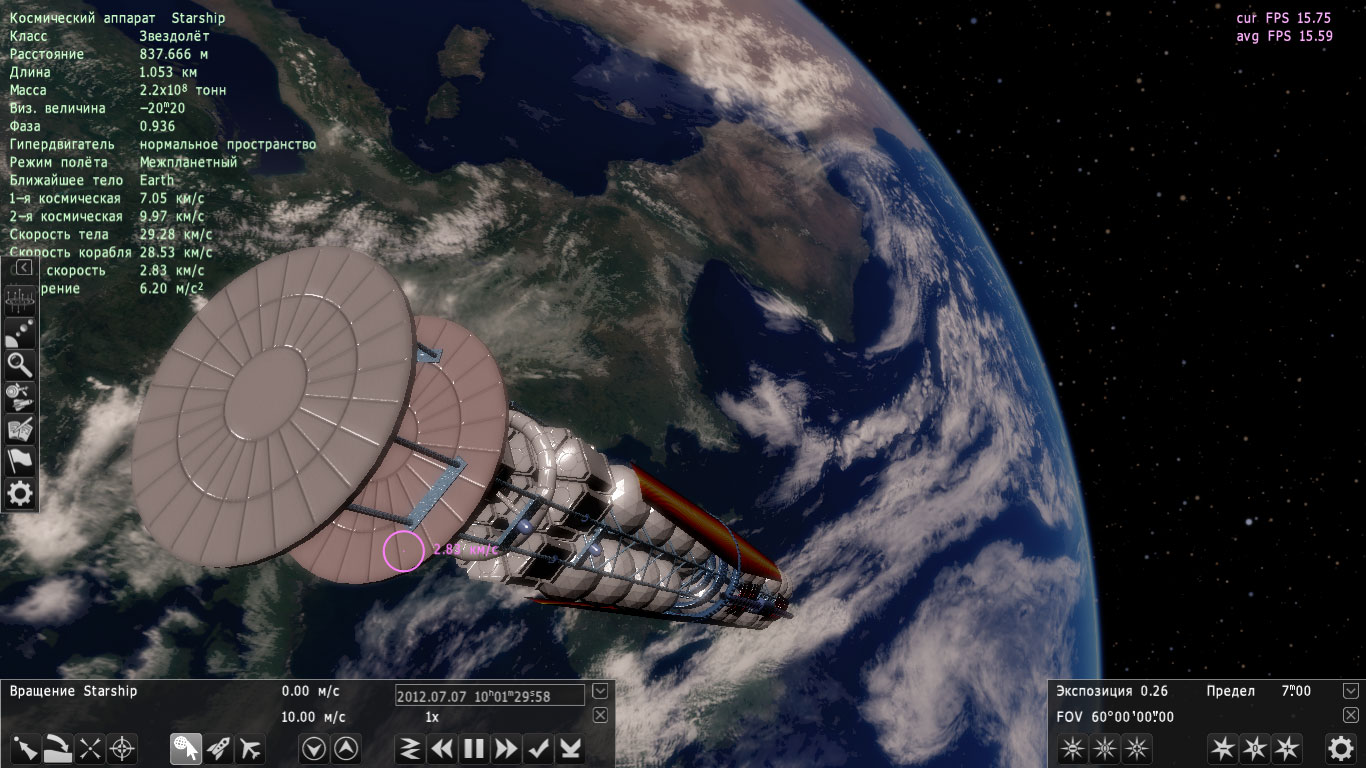This screenshot has width=1366, height=768.
Task: Open the planetary system browser icon
Action: (20, 332)
